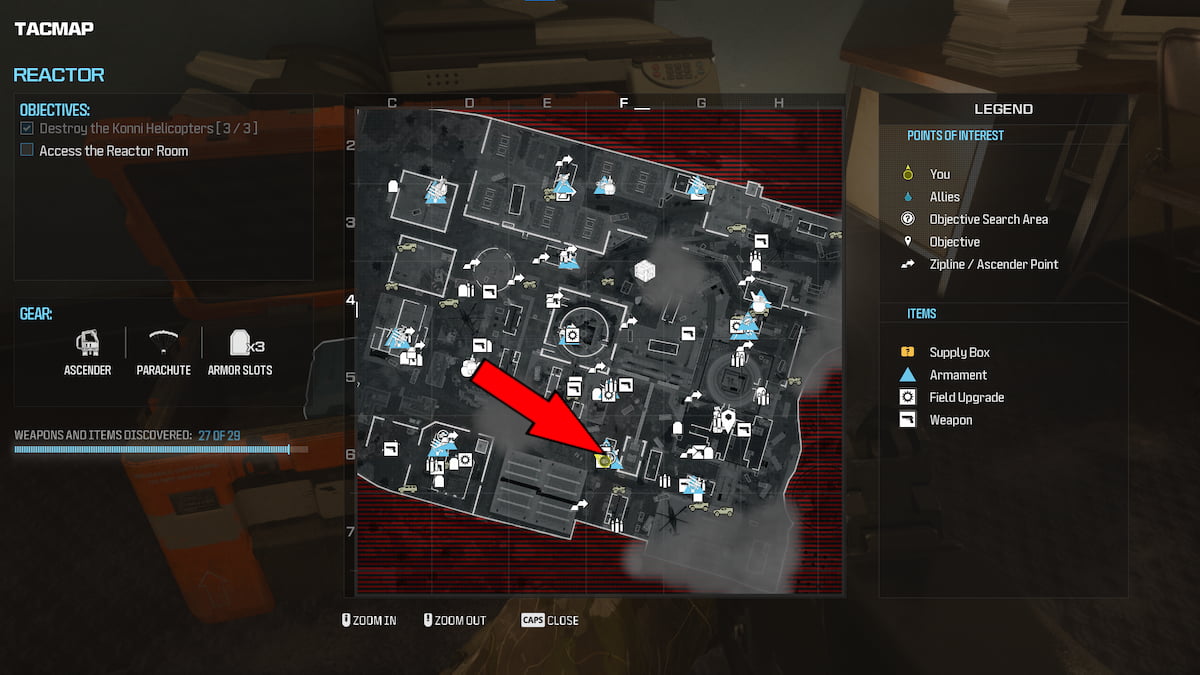Select the Weapon legend entry
Viewport: 1200px width, 675px height.
[x=950, y=420]
